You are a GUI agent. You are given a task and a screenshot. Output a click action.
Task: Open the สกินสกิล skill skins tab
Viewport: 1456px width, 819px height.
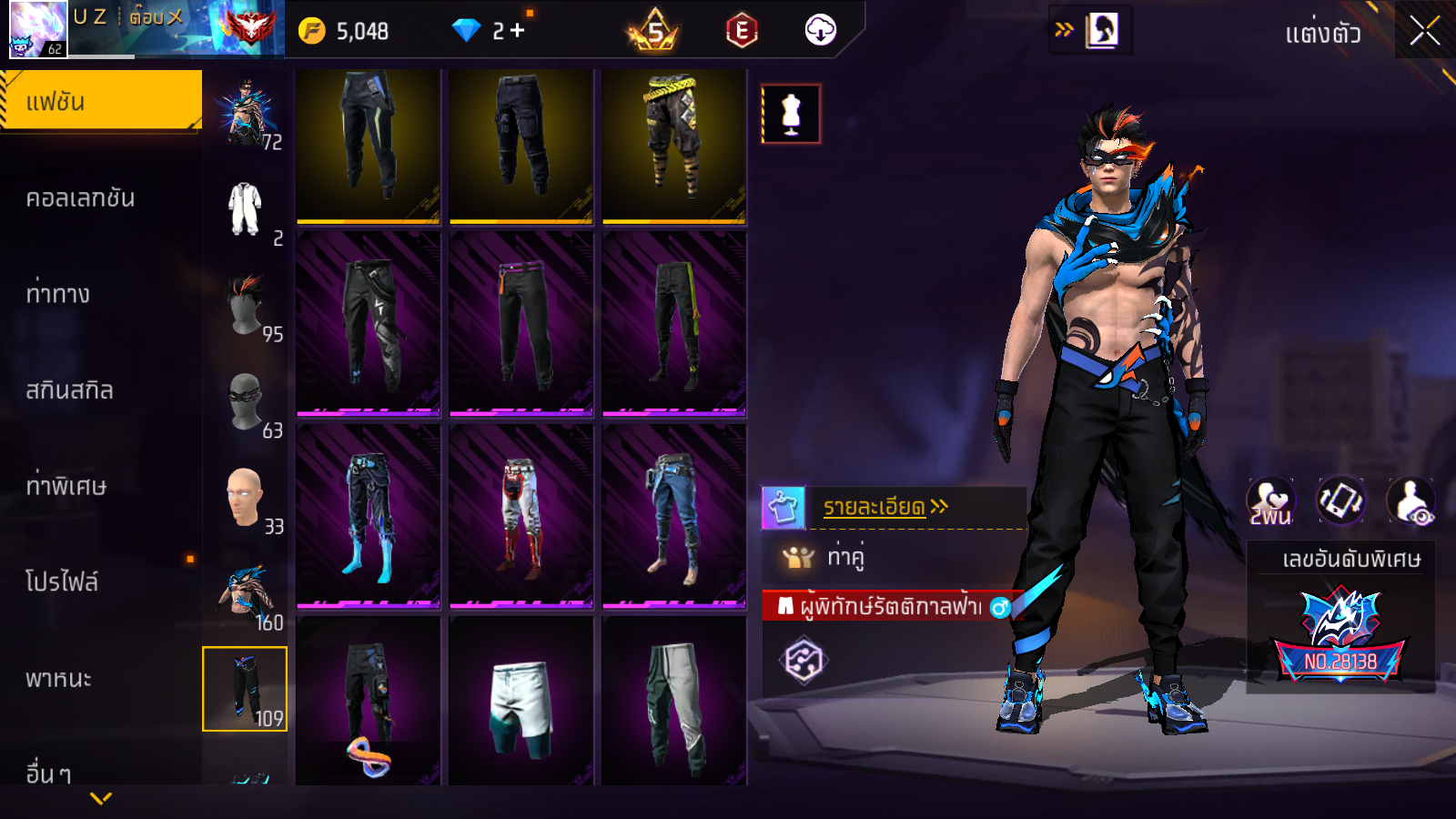point(69,390)
